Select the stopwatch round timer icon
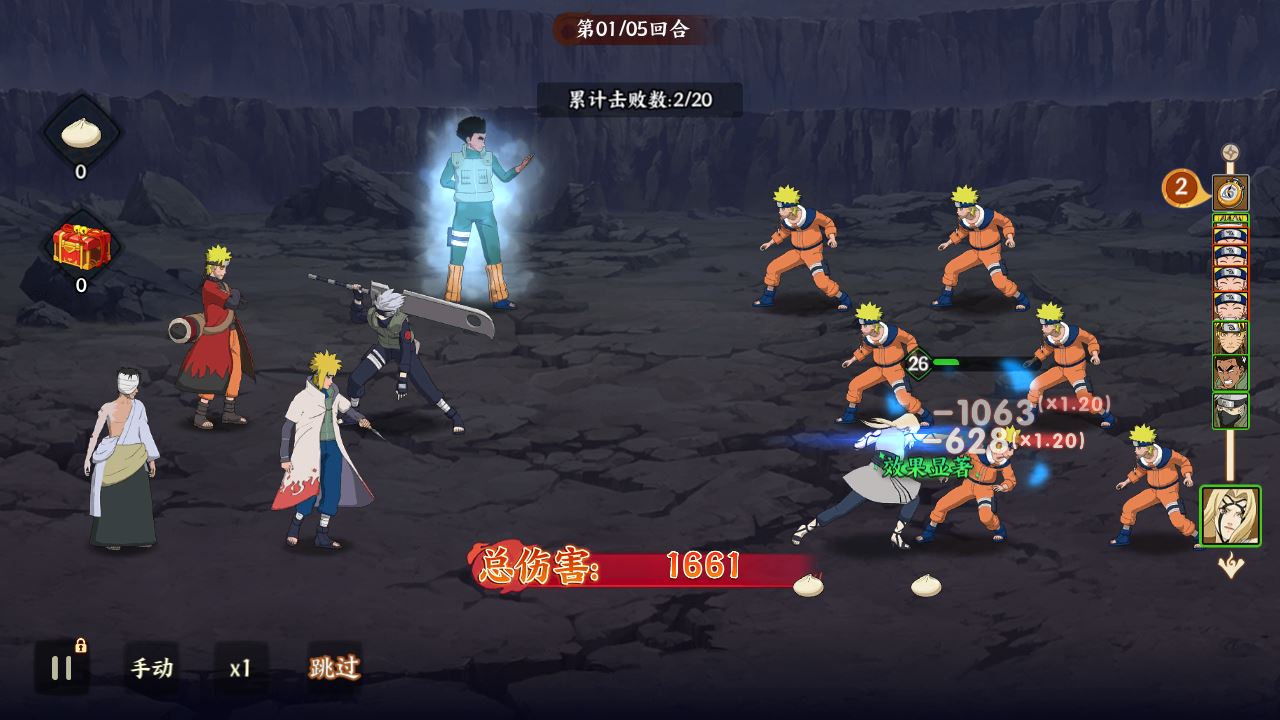1280x720 pixels. (1230, 190)
